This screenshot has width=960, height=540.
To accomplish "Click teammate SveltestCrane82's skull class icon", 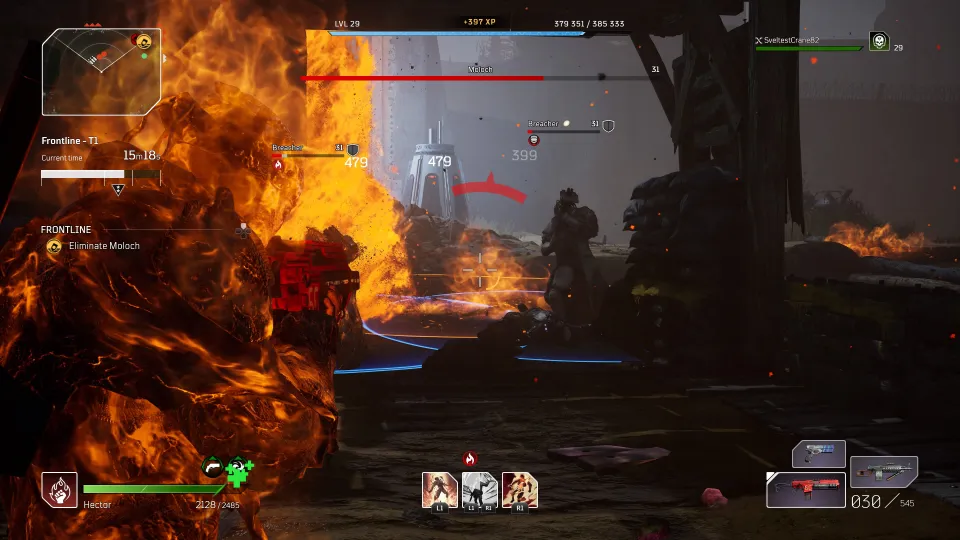I will [x=879, y=41].
